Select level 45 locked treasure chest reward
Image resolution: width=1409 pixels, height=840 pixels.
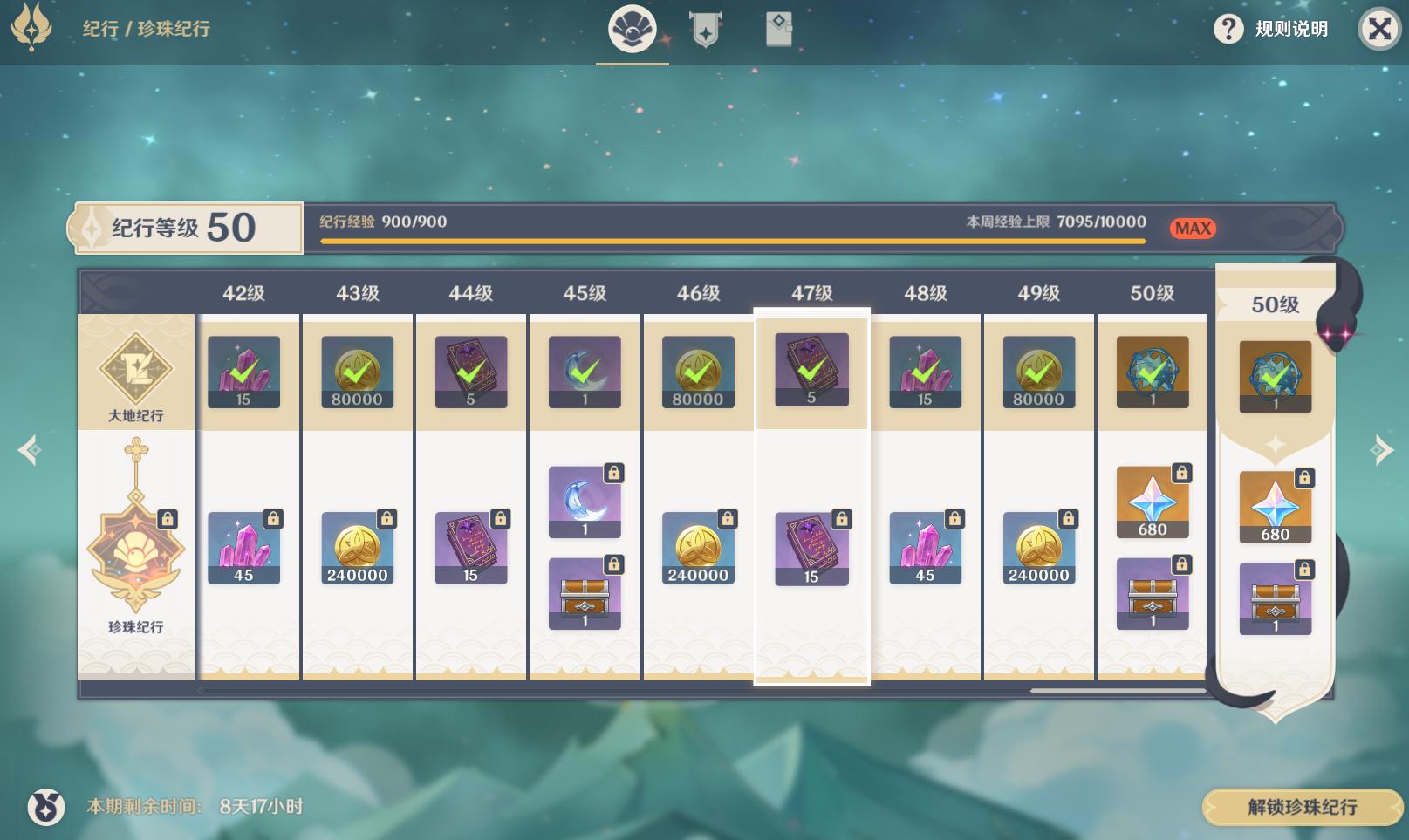tap(585, 593)
